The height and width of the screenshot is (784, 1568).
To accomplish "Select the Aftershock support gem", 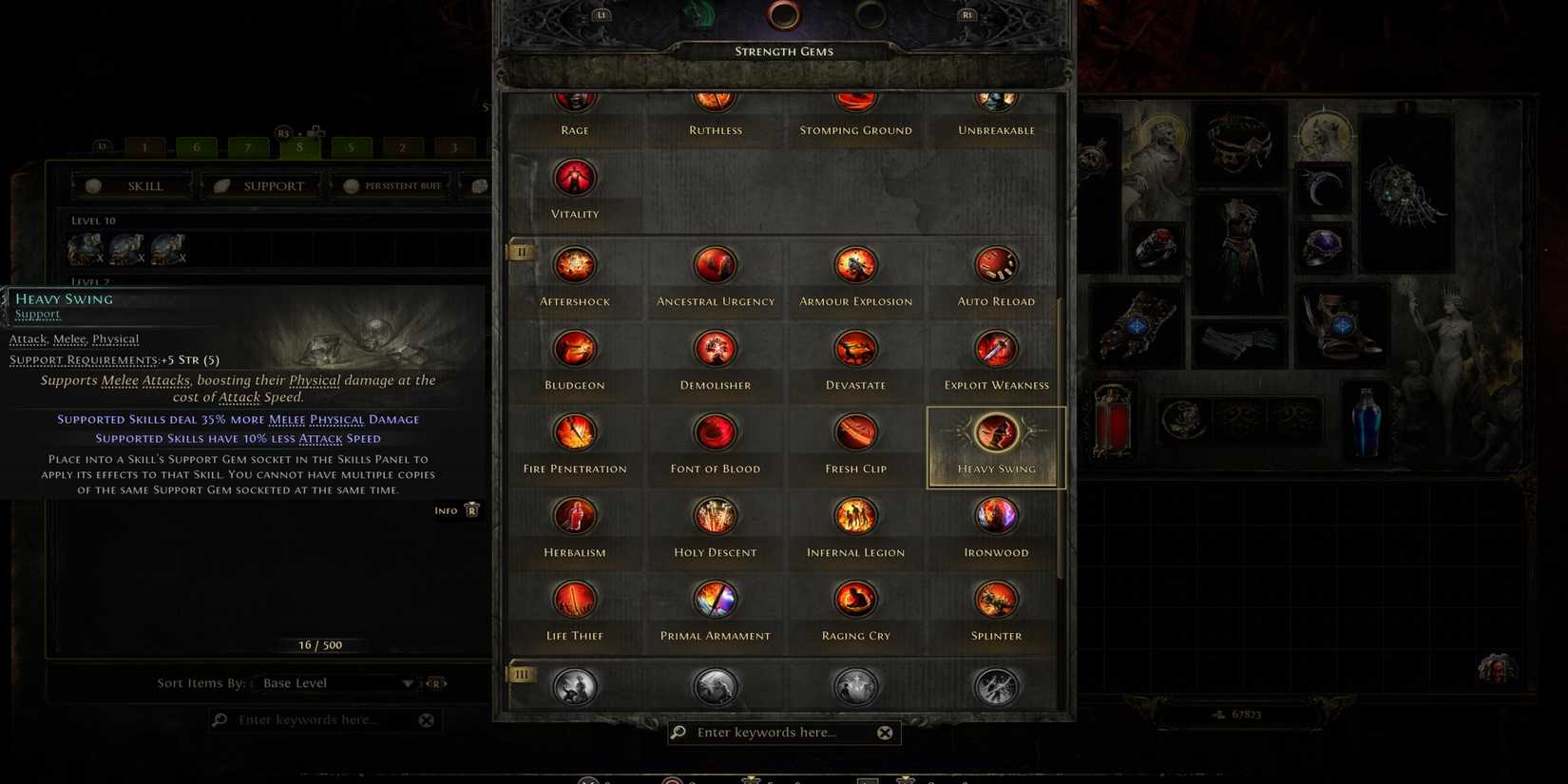I will point(574,265).
